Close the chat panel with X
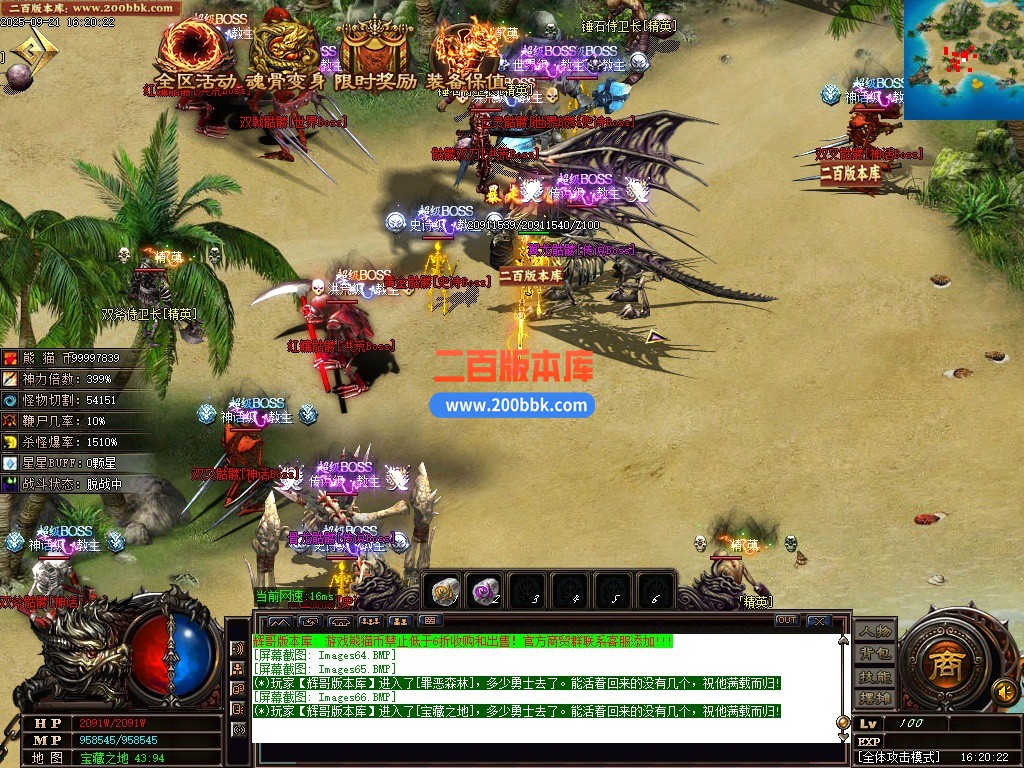Screen dimensions: 1024x768 point(819,621)
